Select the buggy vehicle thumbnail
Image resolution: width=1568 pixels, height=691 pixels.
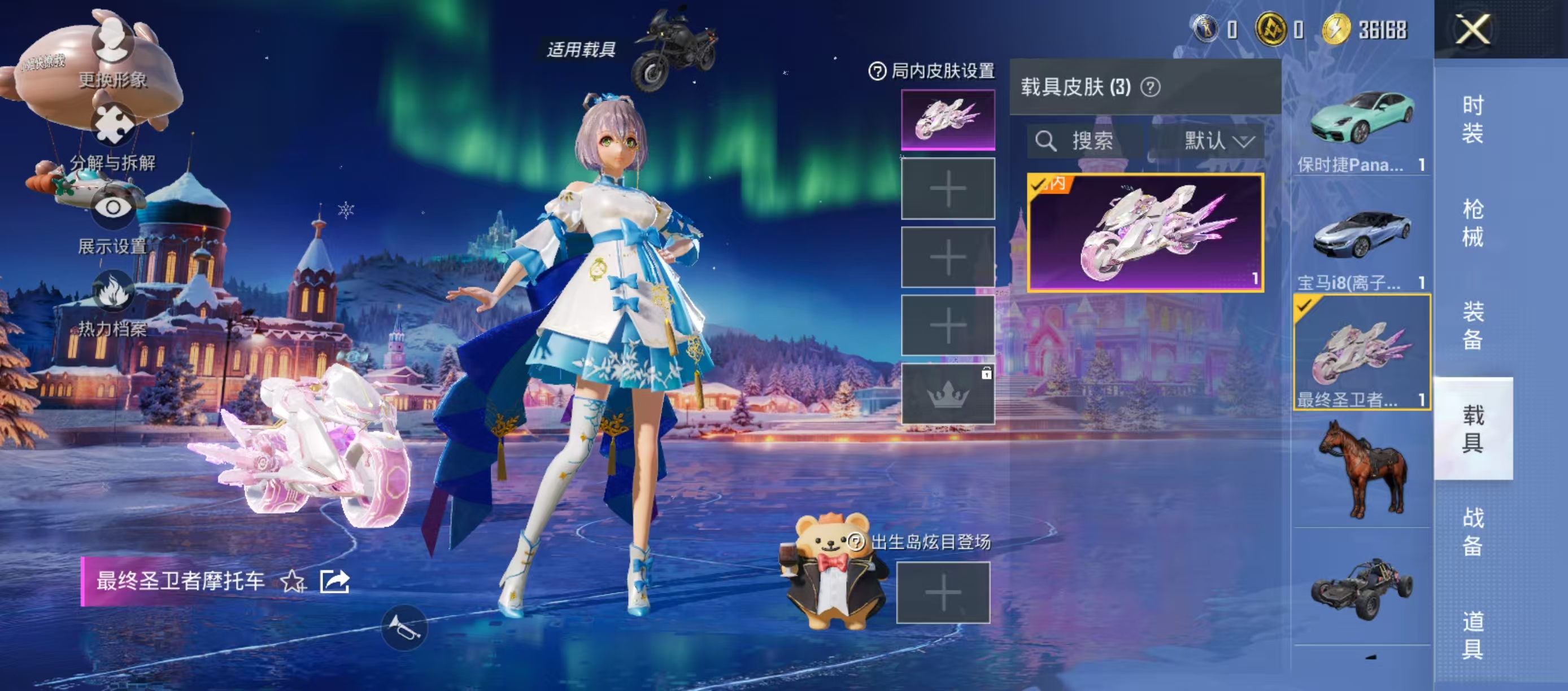pyautogui.click(x=1362, y=588)
